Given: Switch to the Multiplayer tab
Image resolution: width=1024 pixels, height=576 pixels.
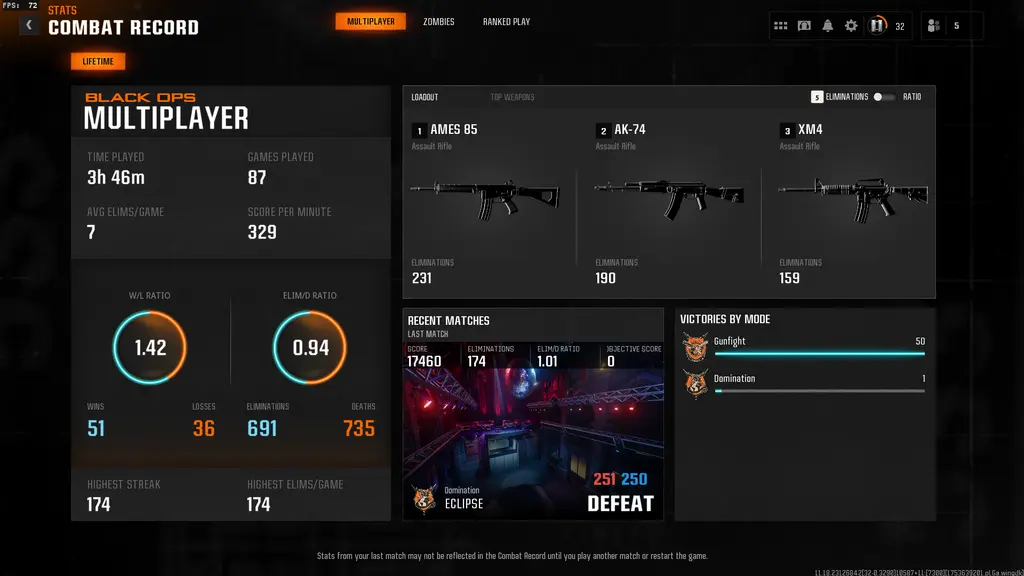Looking at the screenshot, I should pyautogui.click(x=370, y=21).
